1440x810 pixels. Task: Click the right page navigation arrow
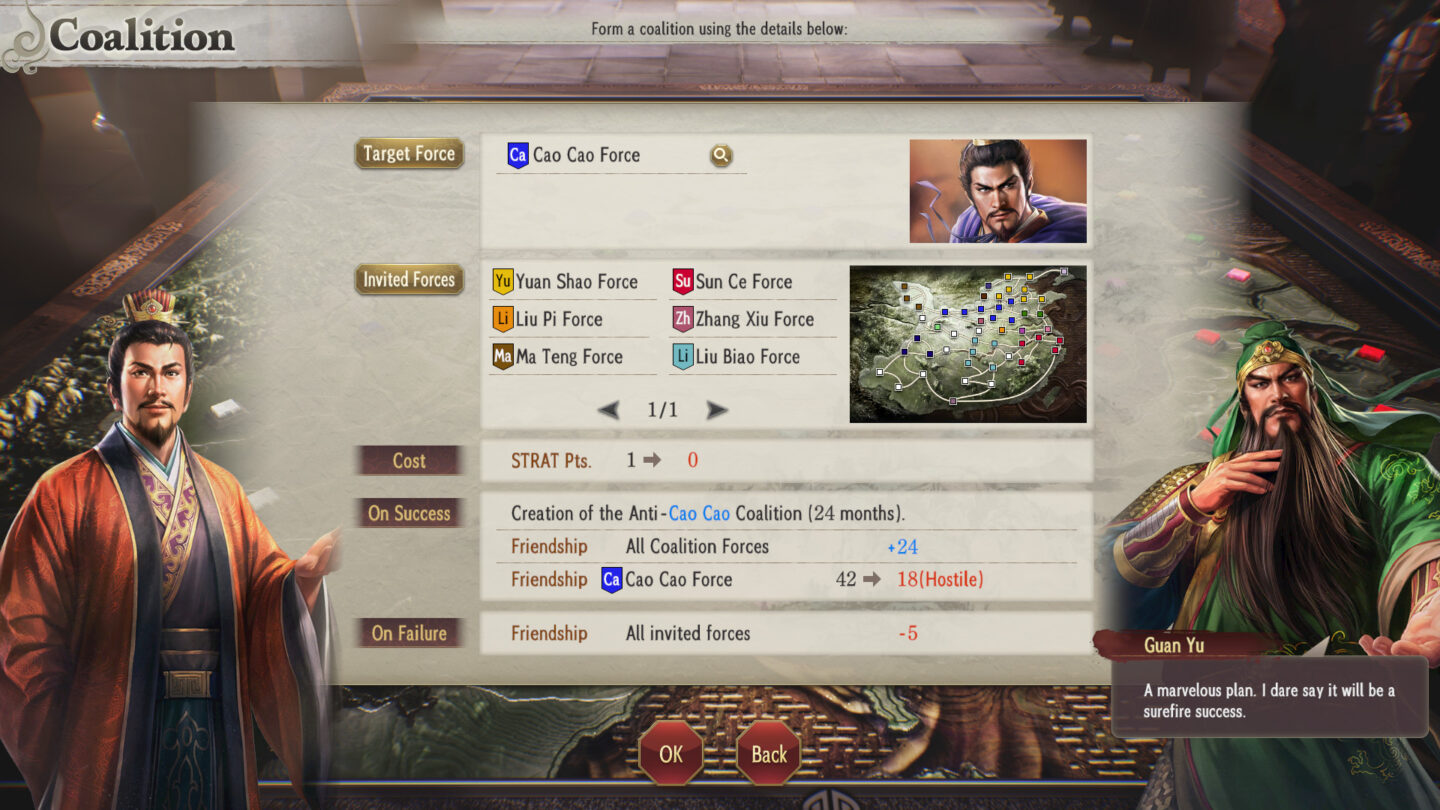click(718, 410)
